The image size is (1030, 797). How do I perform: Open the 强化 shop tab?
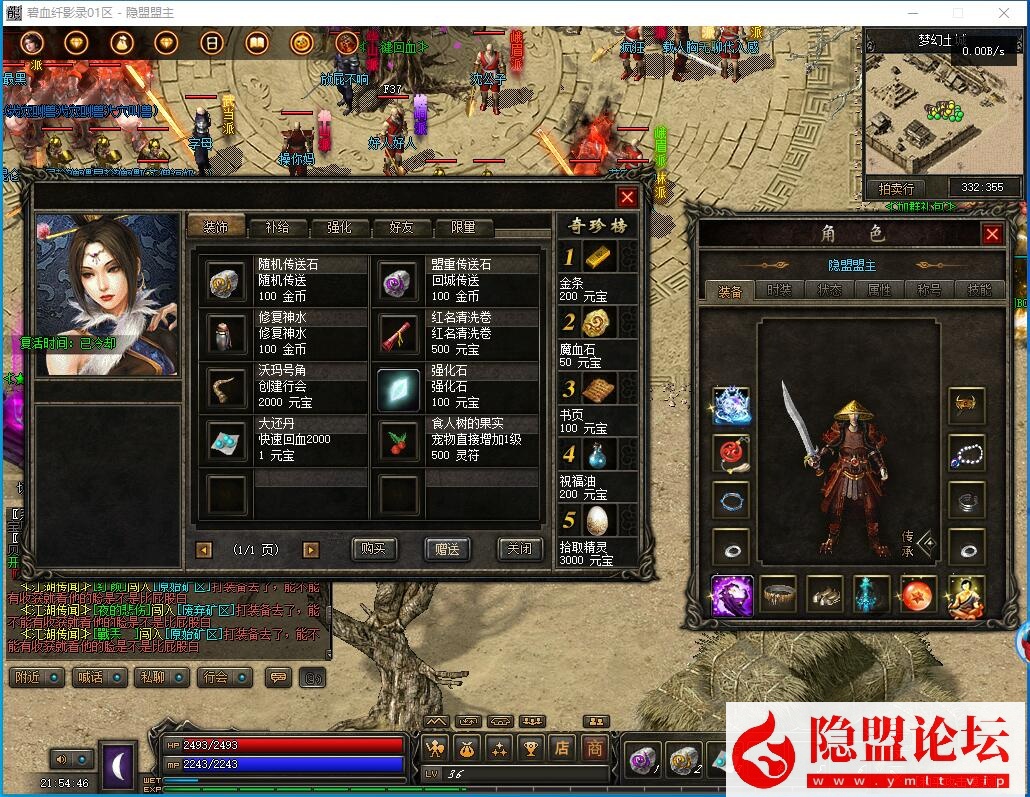tap(339, 228)
